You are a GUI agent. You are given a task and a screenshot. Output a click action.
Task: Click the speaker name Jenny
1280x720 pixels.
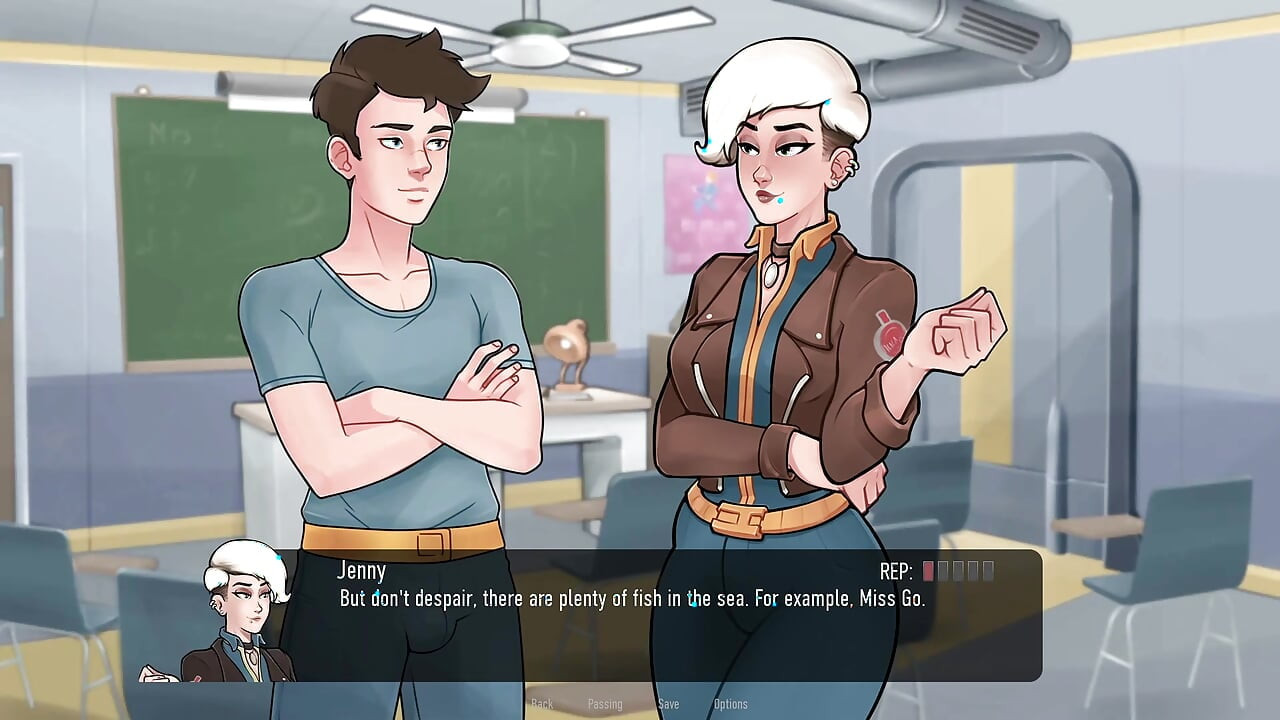click(361, 571)
